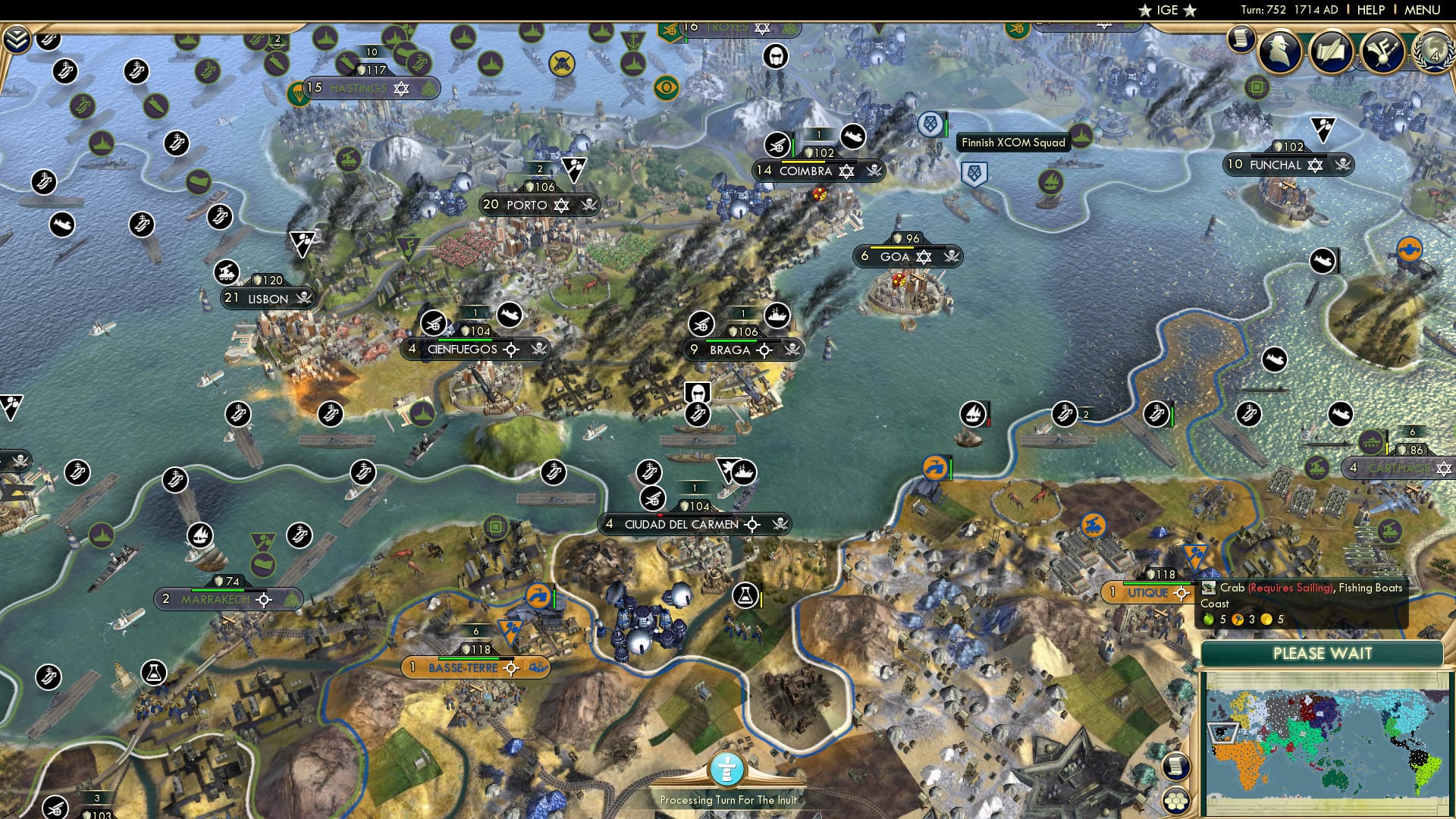
Task: Select the submarine unit icon near Lisbon
Action: tap(238, 414)
